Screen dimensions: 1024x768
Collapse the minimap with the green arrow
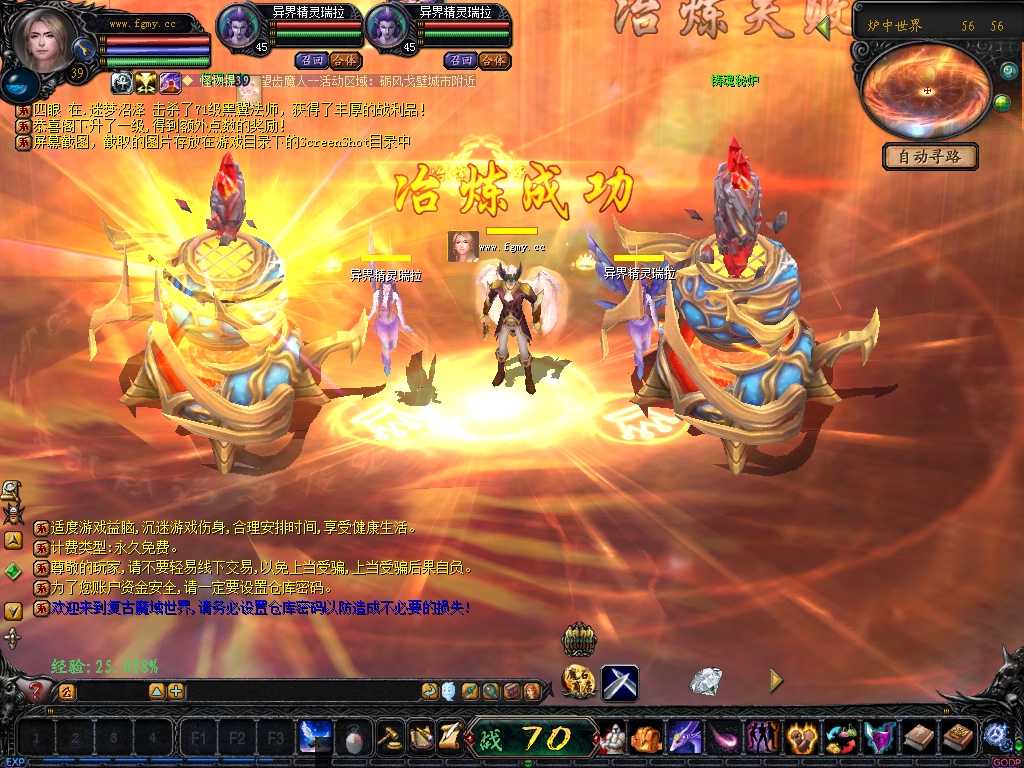(823, 28)
